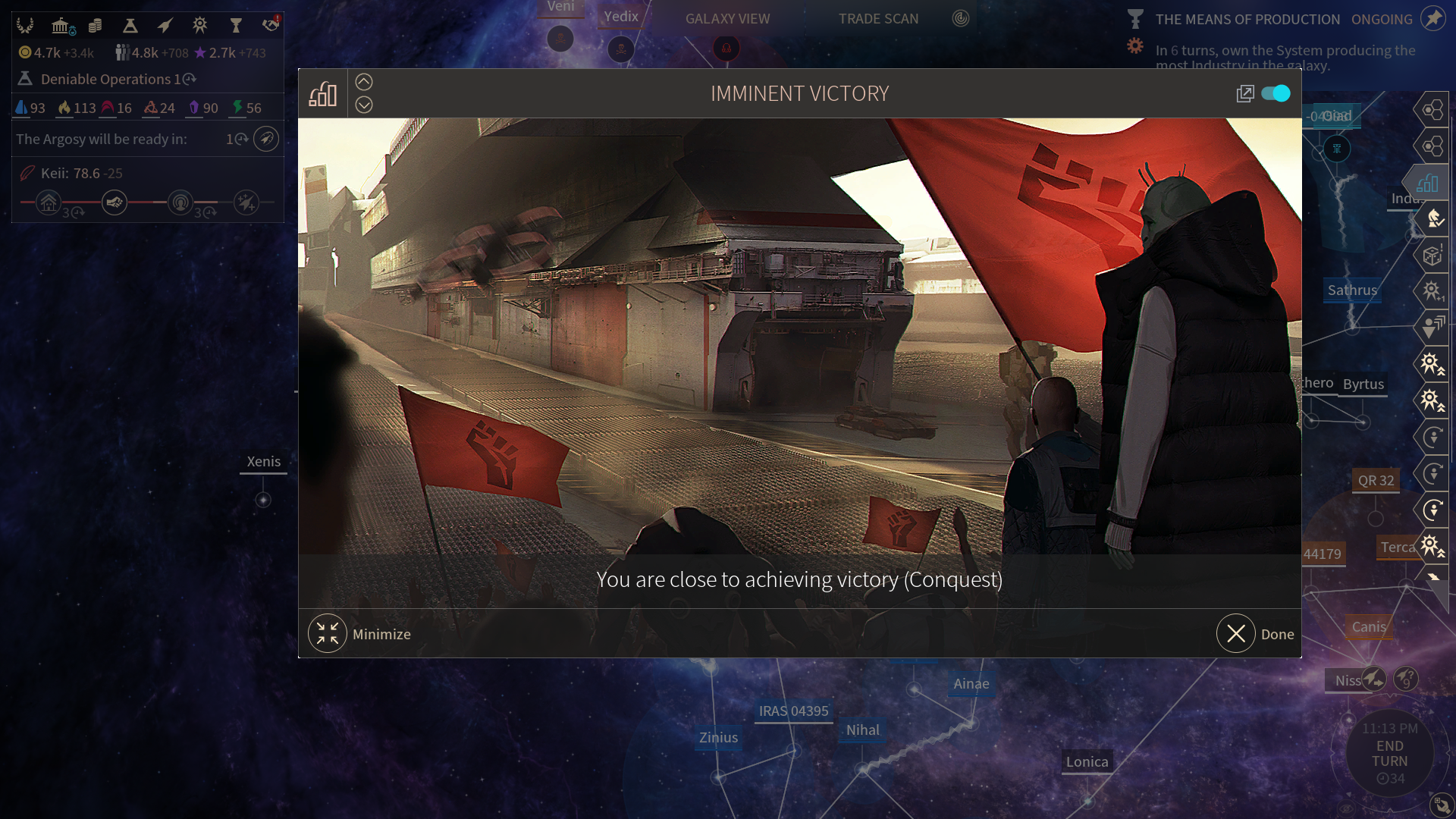Viewport: 1456px width, 819px height.
Task: Select the chess knight notification
Action: (x=1433, y=219)
